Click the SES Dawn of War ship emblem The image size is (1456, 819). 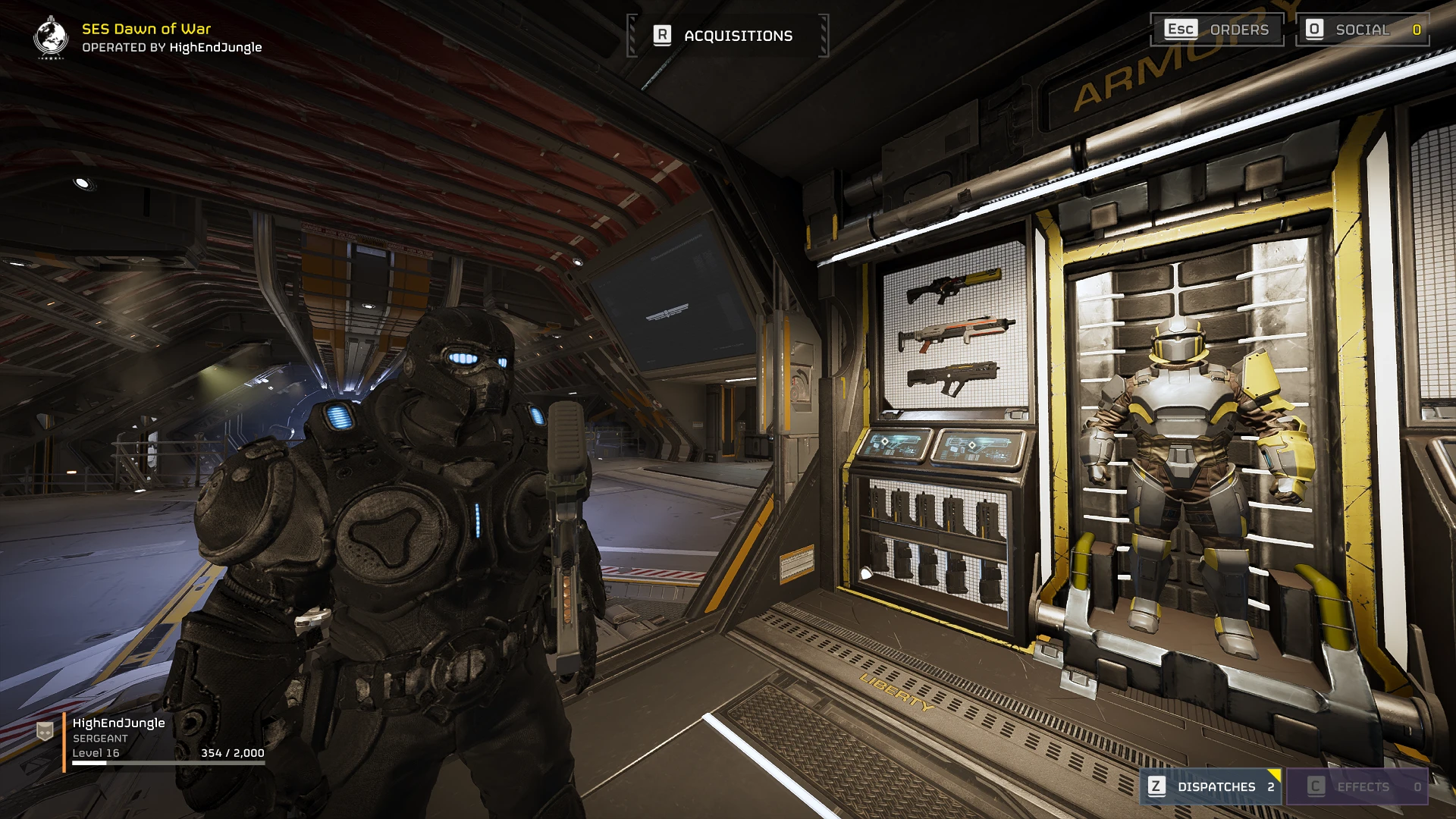click(51, 36)
